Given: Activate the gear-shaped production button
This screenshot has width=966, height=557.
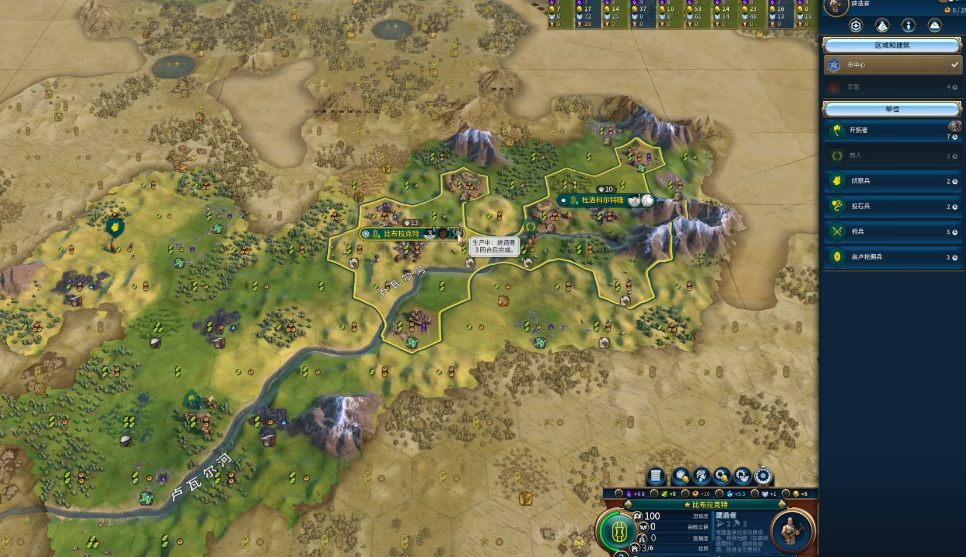Looking at the screenshot, I should 764,476.
